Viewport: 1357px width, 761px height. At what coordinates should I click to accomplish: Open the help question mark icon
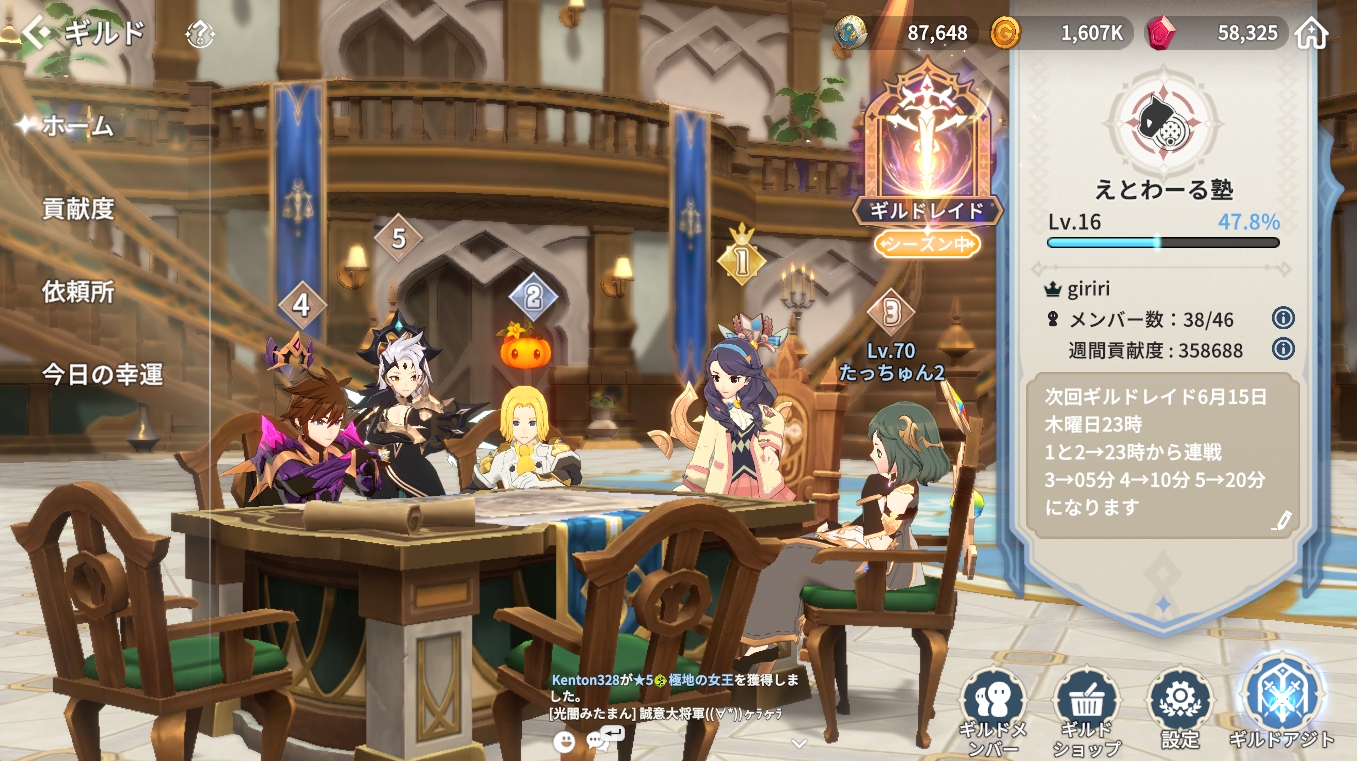tap(200, 35)
